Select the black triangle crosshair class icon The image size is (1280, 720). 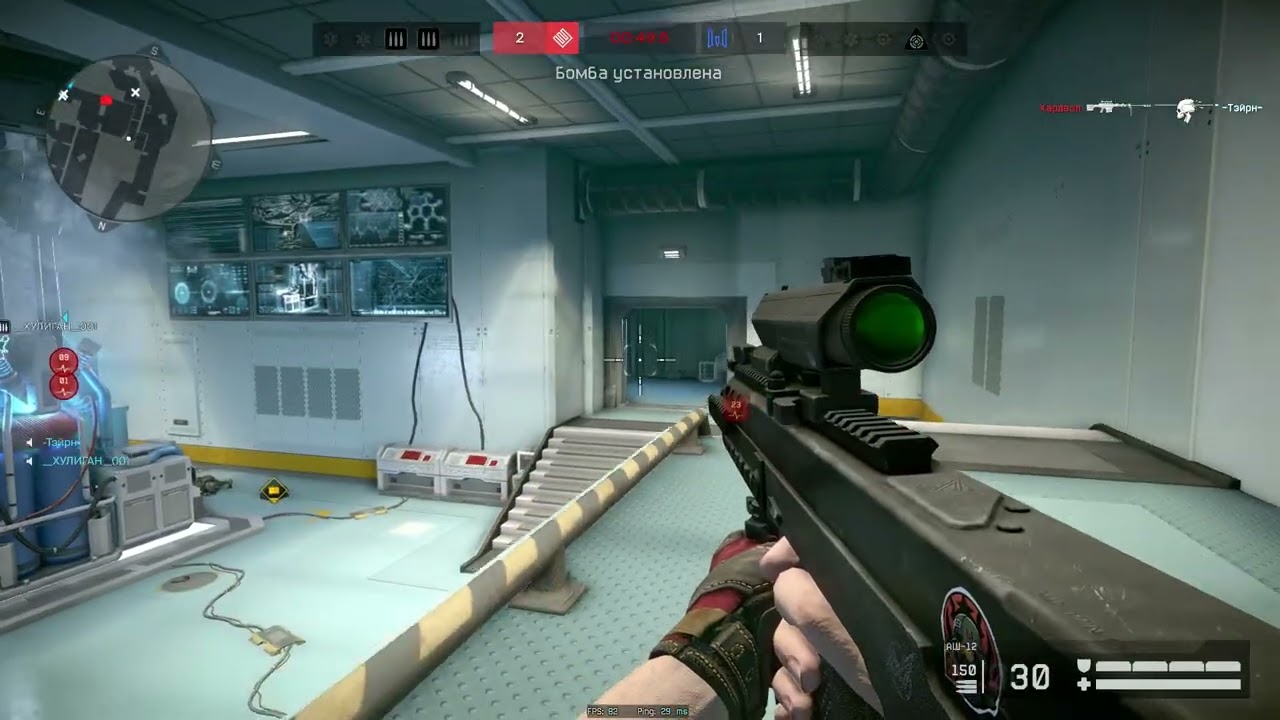915,40
